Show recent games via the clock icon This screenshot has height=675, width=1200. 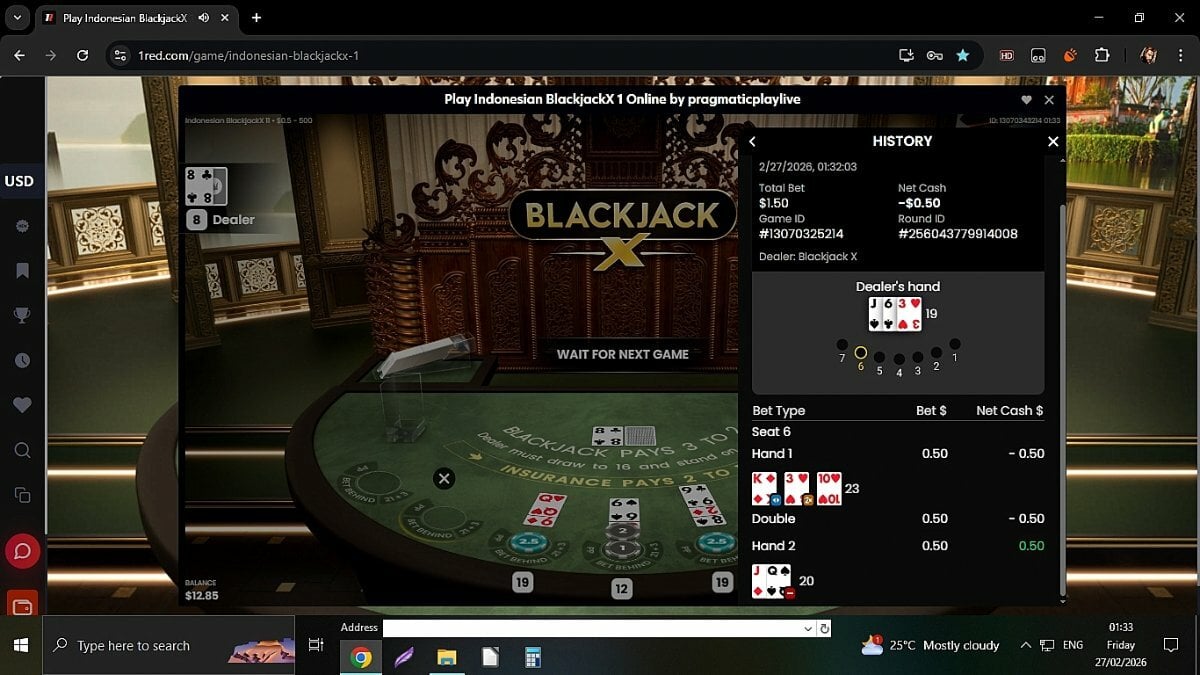click(22, 361)
